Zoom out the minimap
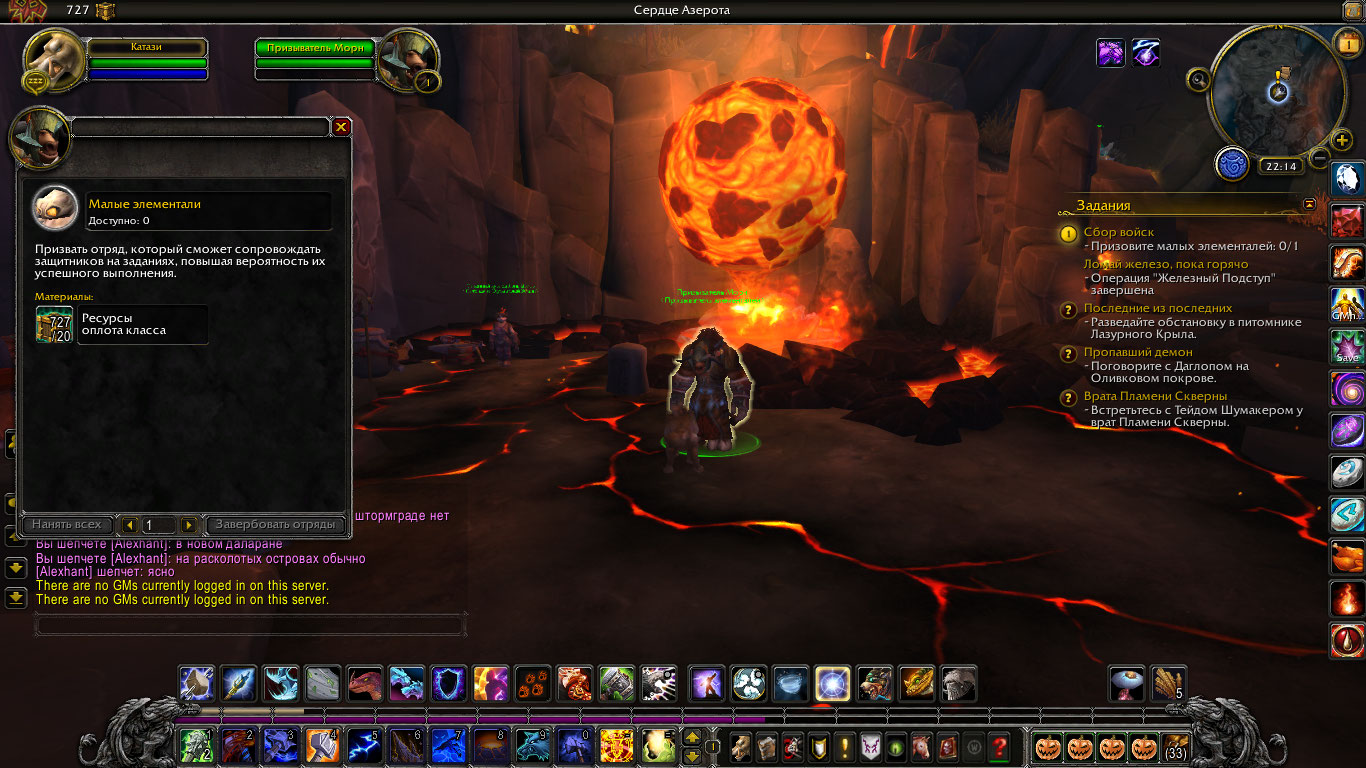1366x768 pixels. pos(1320,158)
